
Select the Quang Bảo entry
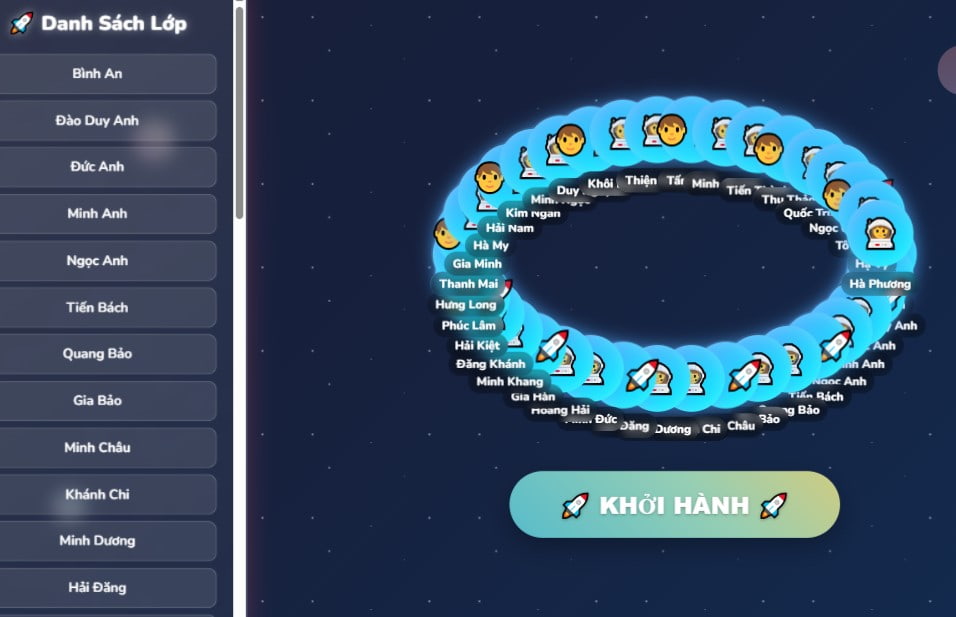point(98,354)
